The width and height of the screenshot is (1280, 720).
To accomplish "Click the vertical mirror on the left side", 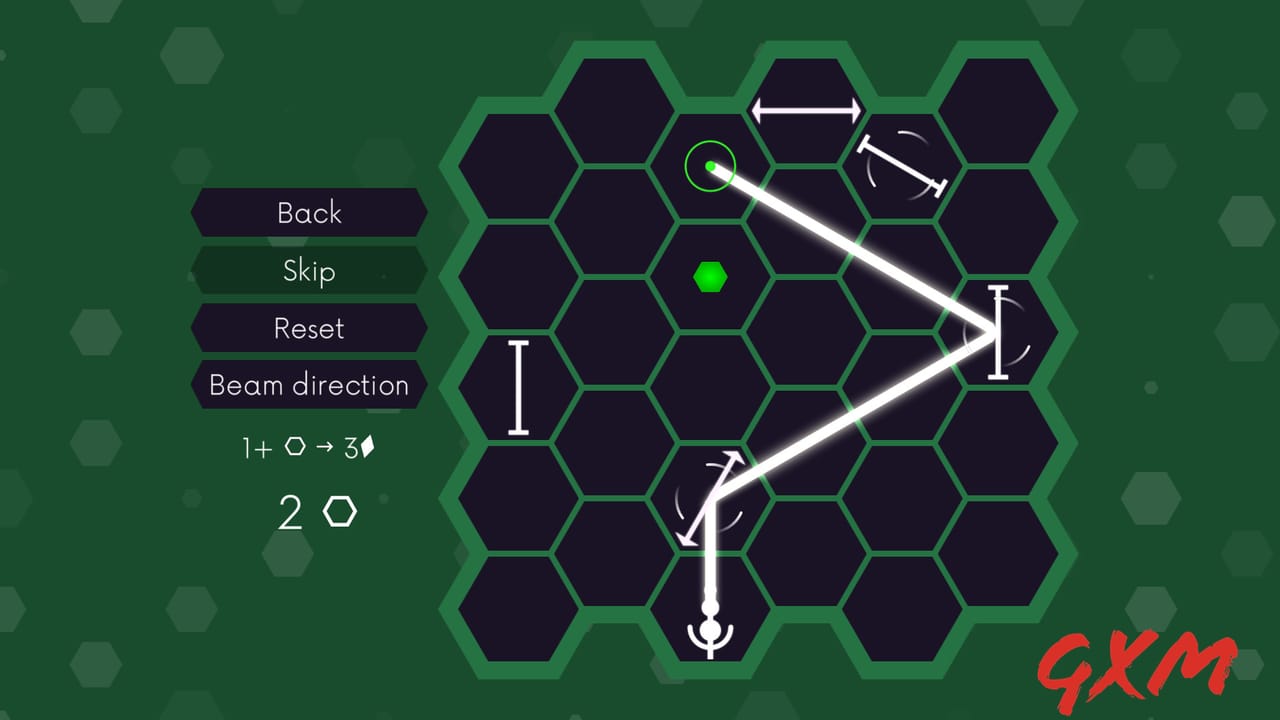I will coord(517,388).
